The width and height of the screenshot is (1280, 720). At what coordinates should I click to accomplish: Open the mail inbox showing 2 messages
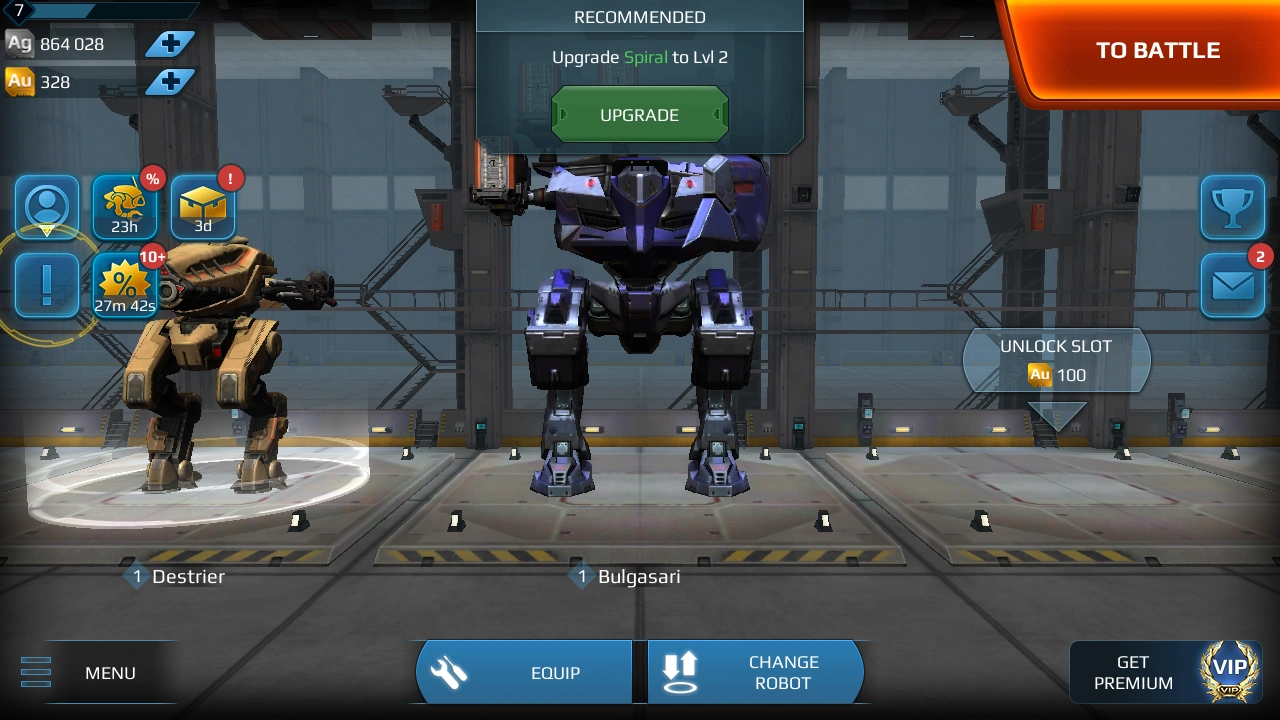1232,285
